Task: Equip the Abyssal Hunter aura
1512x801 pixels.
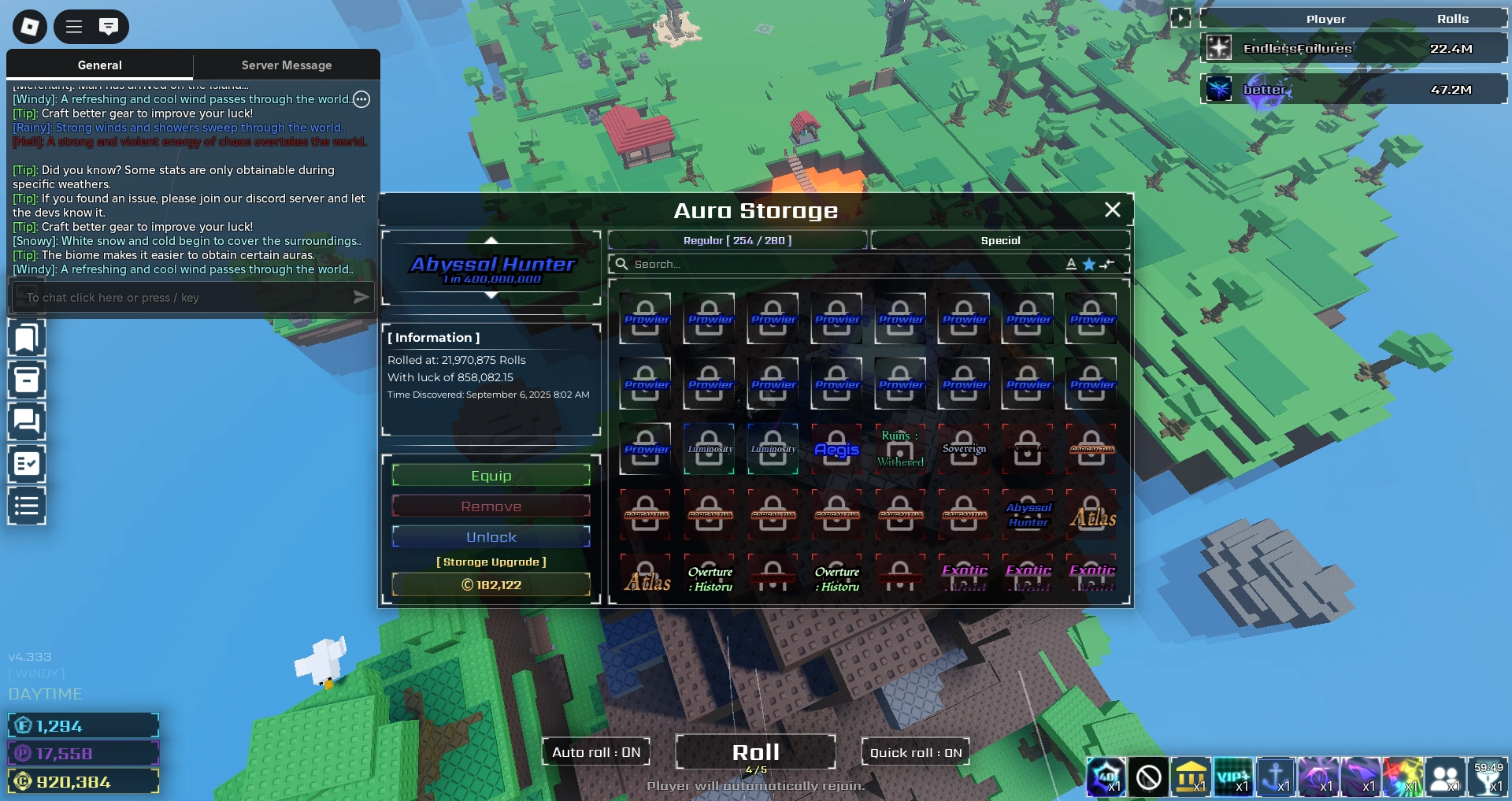Action: [x=491, y=475]
